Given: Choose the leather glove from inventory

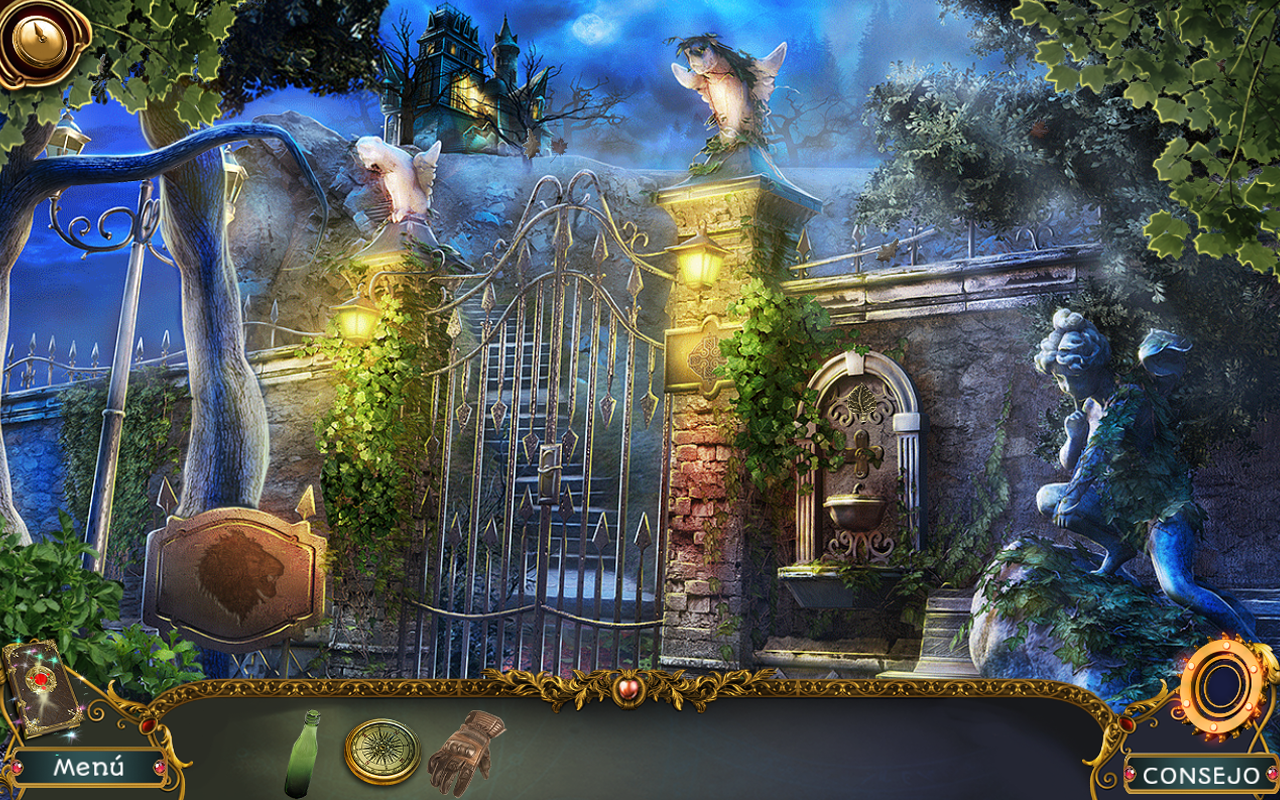Looking at the screenshot, I should click(465, 751).
